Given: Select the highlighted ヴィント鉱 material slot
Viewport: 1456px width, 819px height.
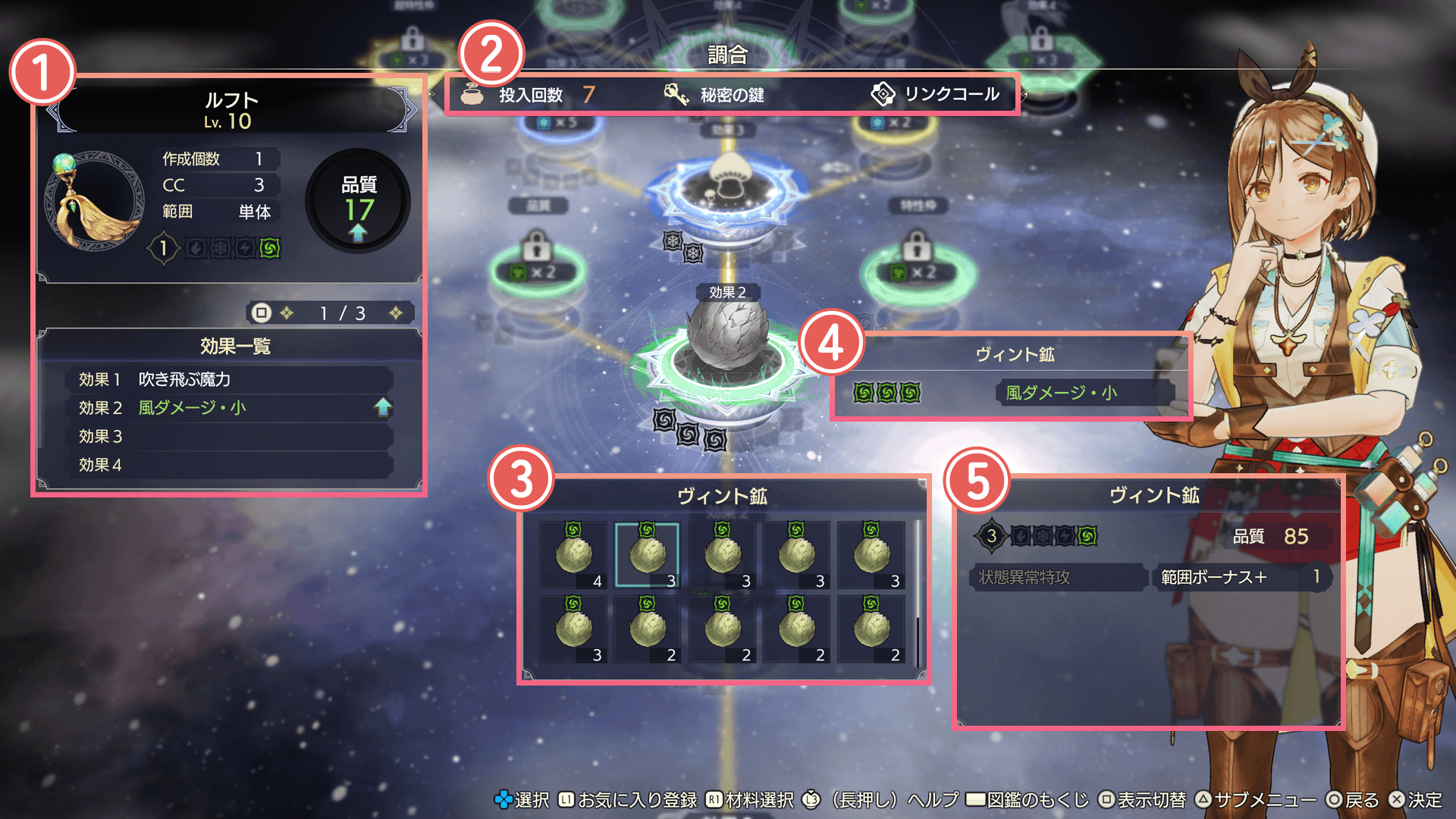Looking at the screenshot, I should (647, 554).
